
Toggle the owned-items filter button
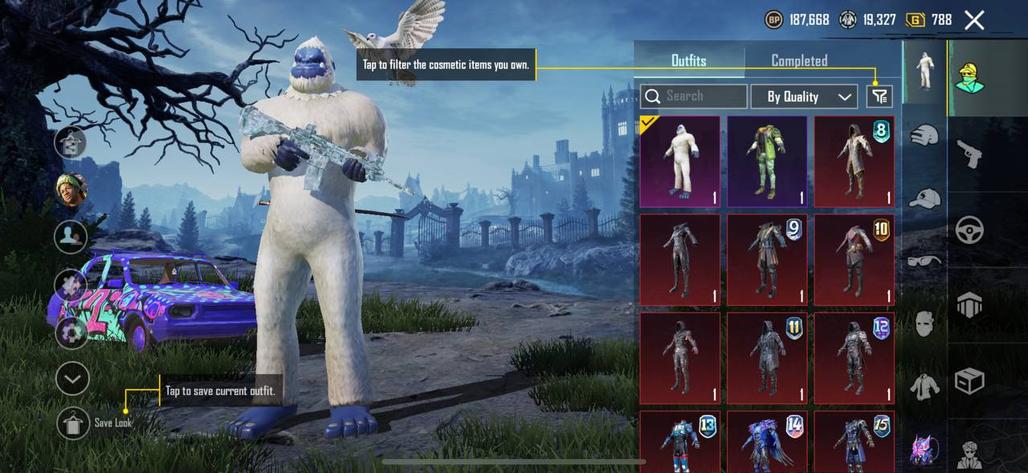click(879, 96)
